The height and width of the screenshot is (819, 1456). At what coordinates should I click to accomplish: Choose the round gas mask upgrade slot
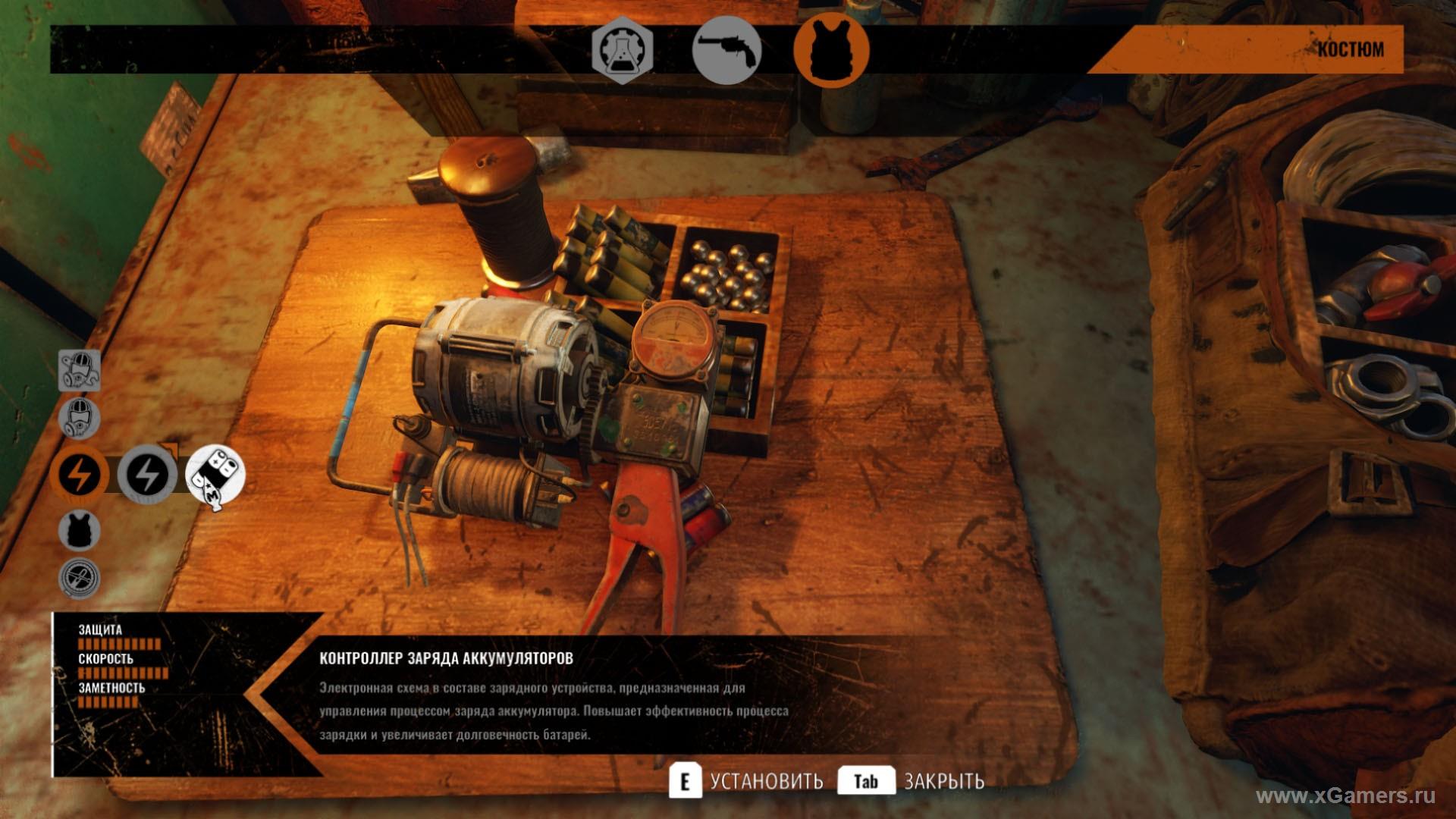click(80, 418)
